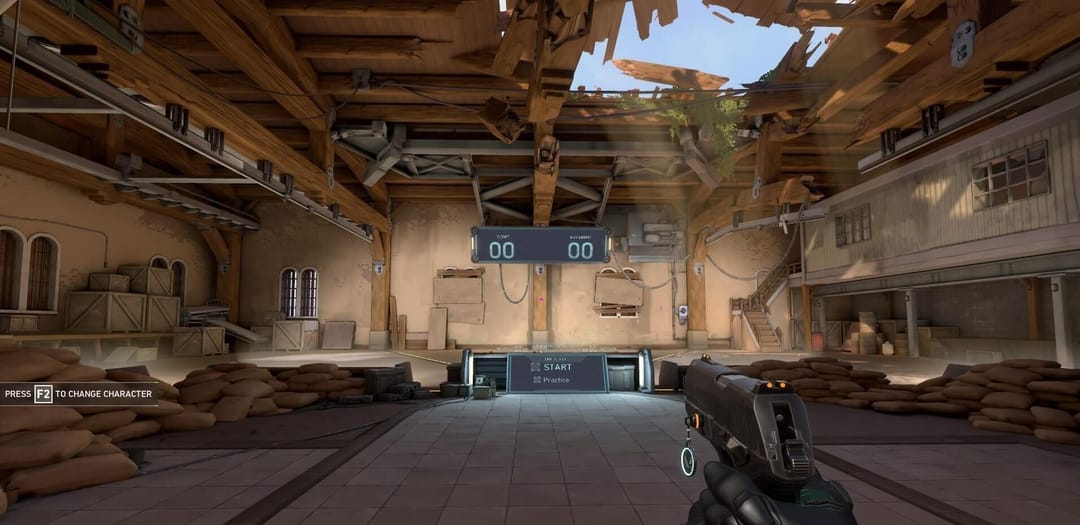The width and height of the screenshot is (1080, 525).
Task: Choose the Practice option on the panel
Action: [x=556, y=380]
